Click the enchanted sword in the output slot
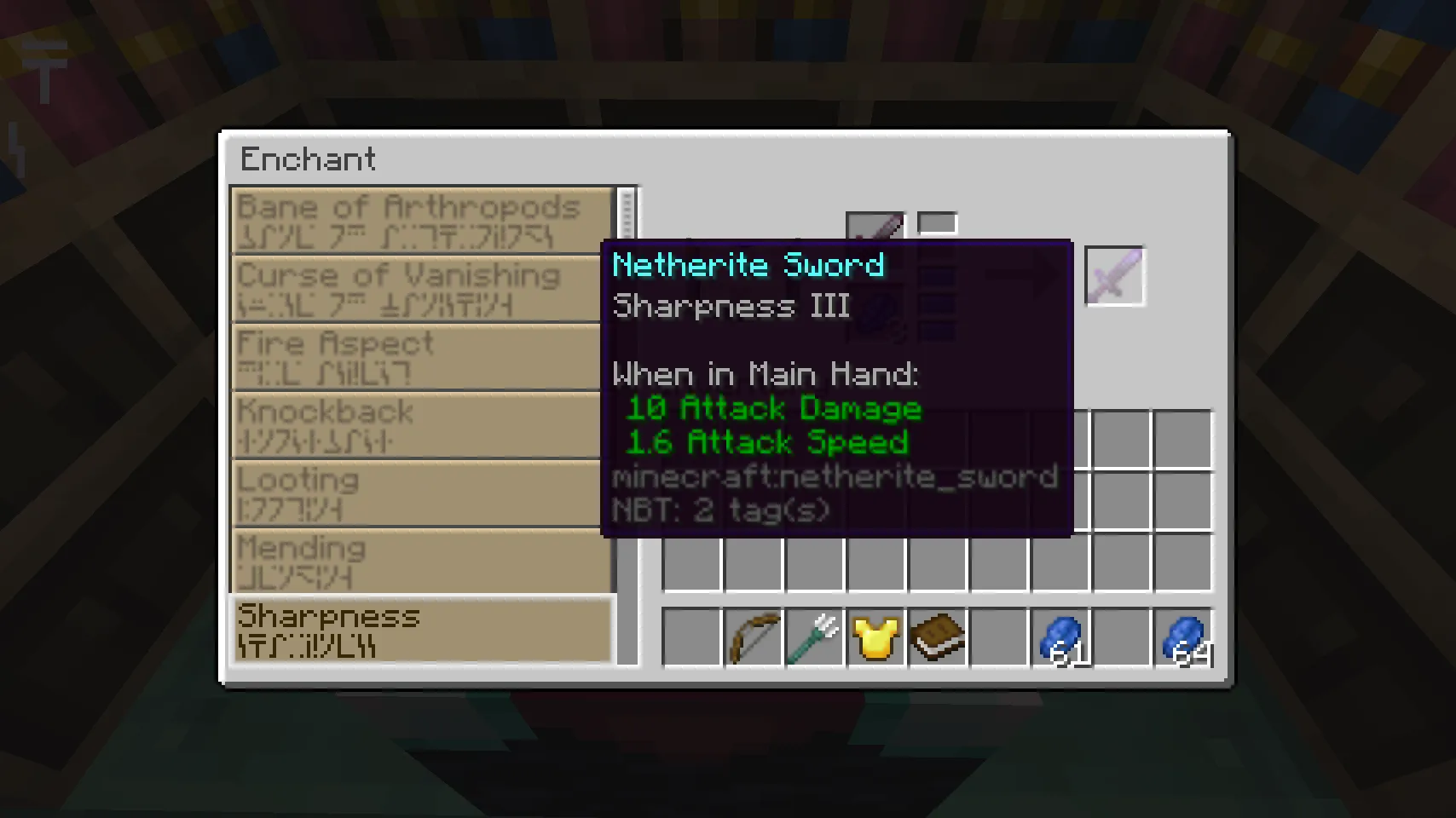Image resolution: width=1456 pixels, height=818 pixels. point(1114,275)
